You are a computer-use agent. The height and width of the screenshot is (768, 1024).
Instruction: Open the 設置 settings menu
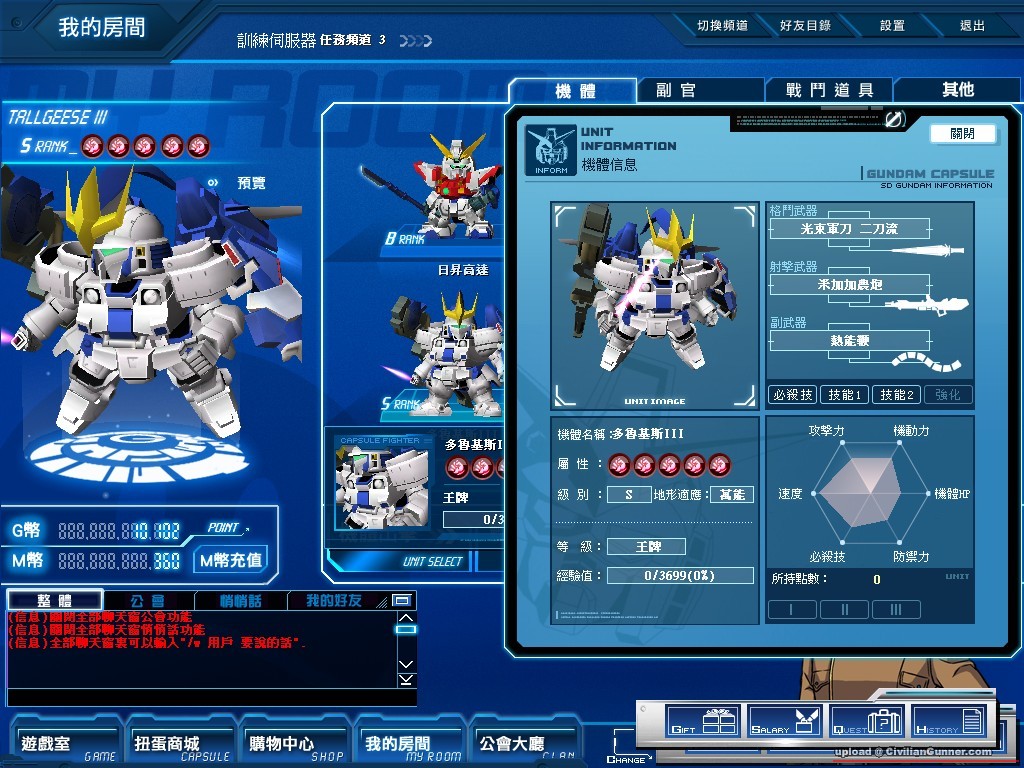pyautogui.click(x=892, y=26)
